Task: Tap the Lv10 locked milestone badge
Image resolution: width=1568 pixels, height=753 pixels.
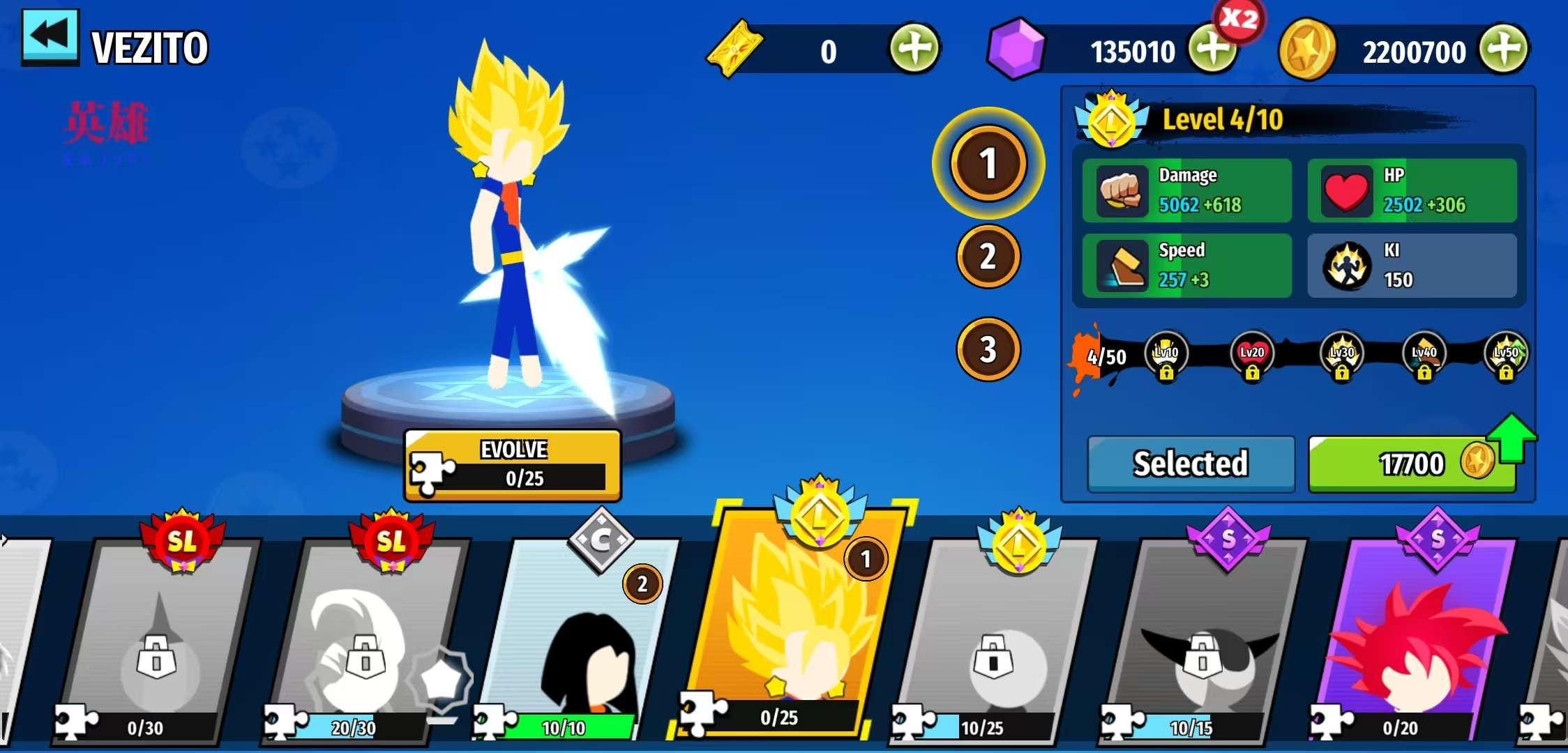Action: pyautogui.click(x=1166, y=356)
